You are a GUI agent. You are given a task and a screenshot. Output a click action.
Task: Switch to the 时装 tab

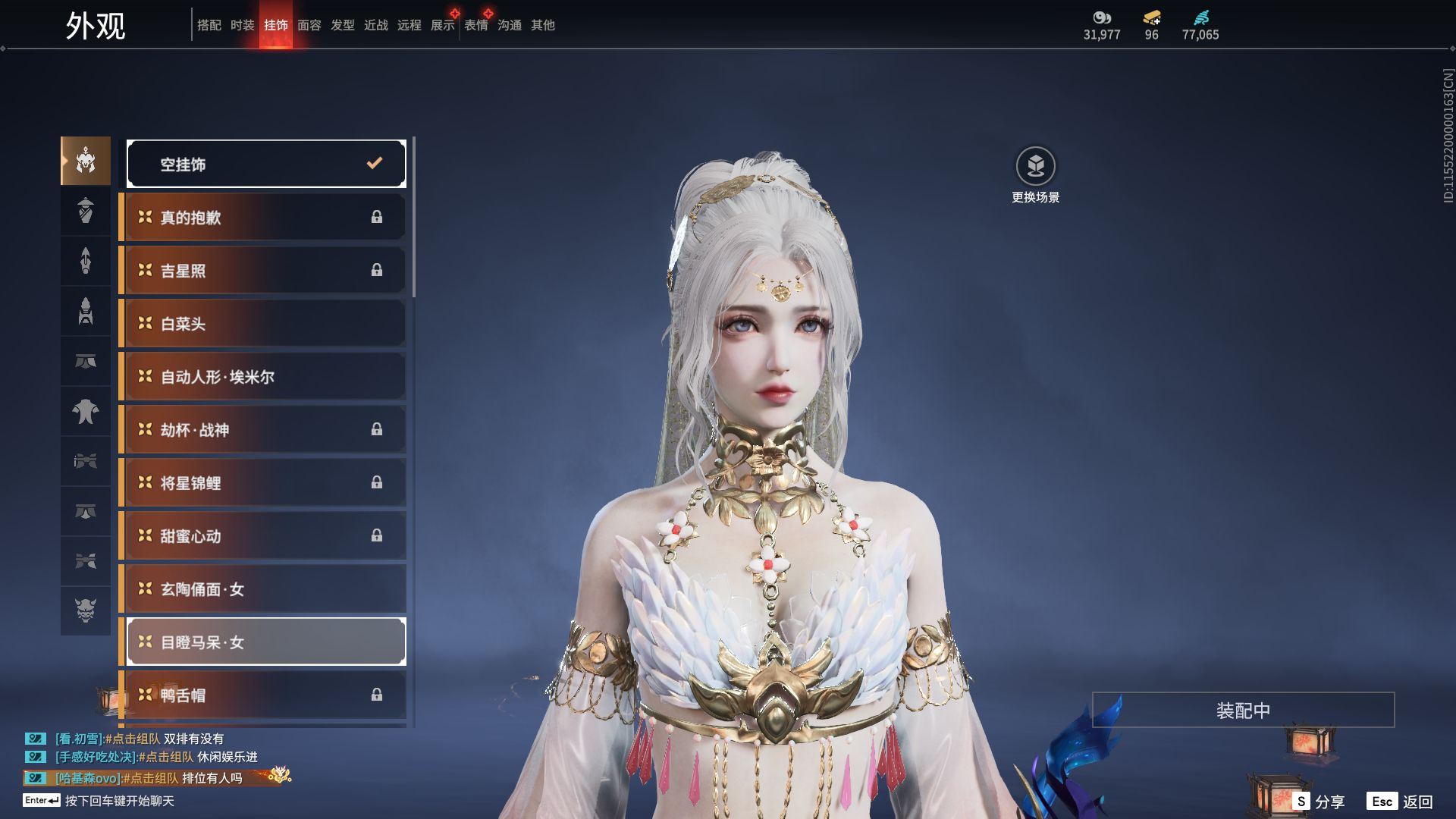[x=243, y=25]
